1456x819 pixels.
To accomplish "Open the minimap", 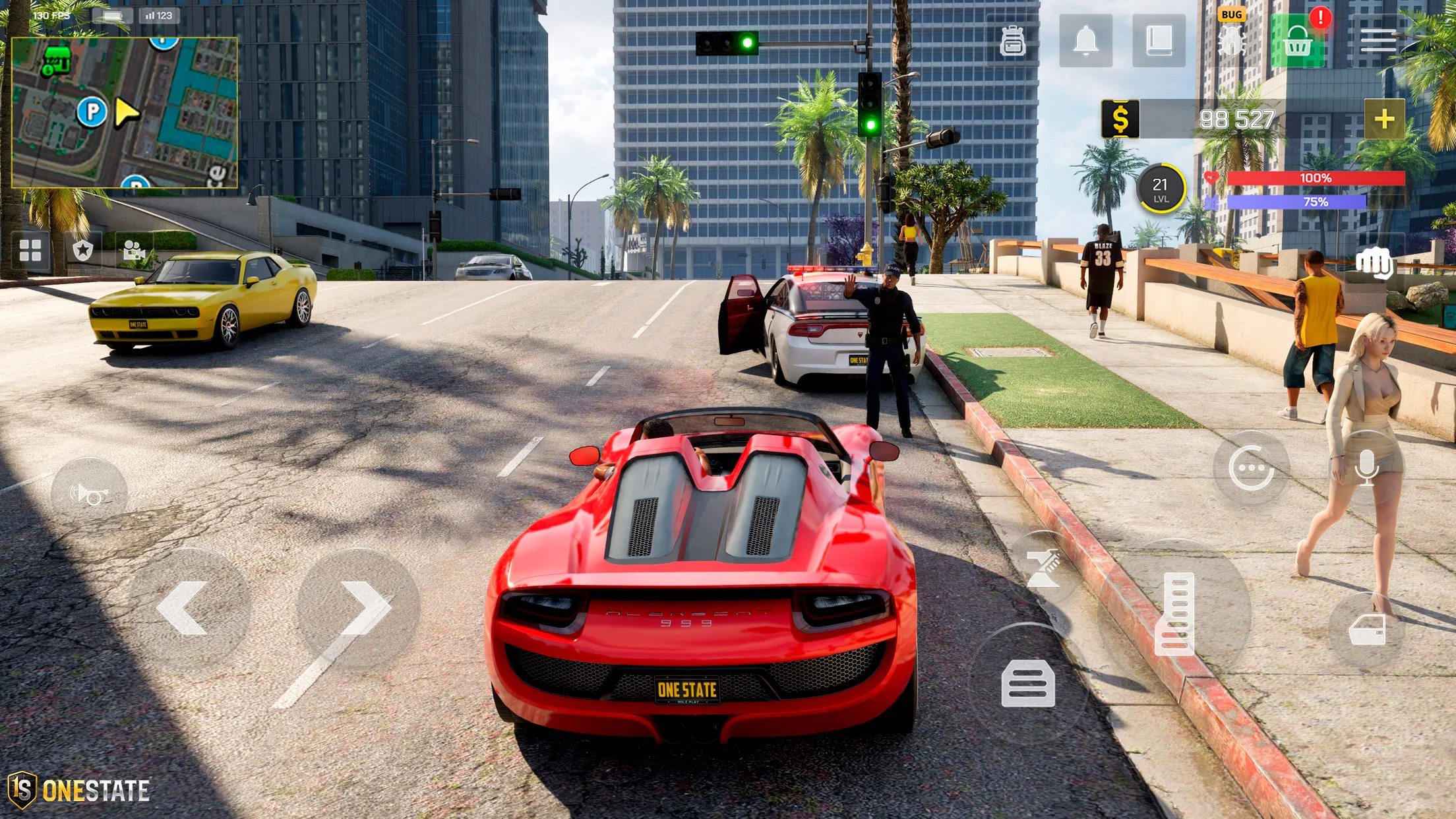I will 125,112.
